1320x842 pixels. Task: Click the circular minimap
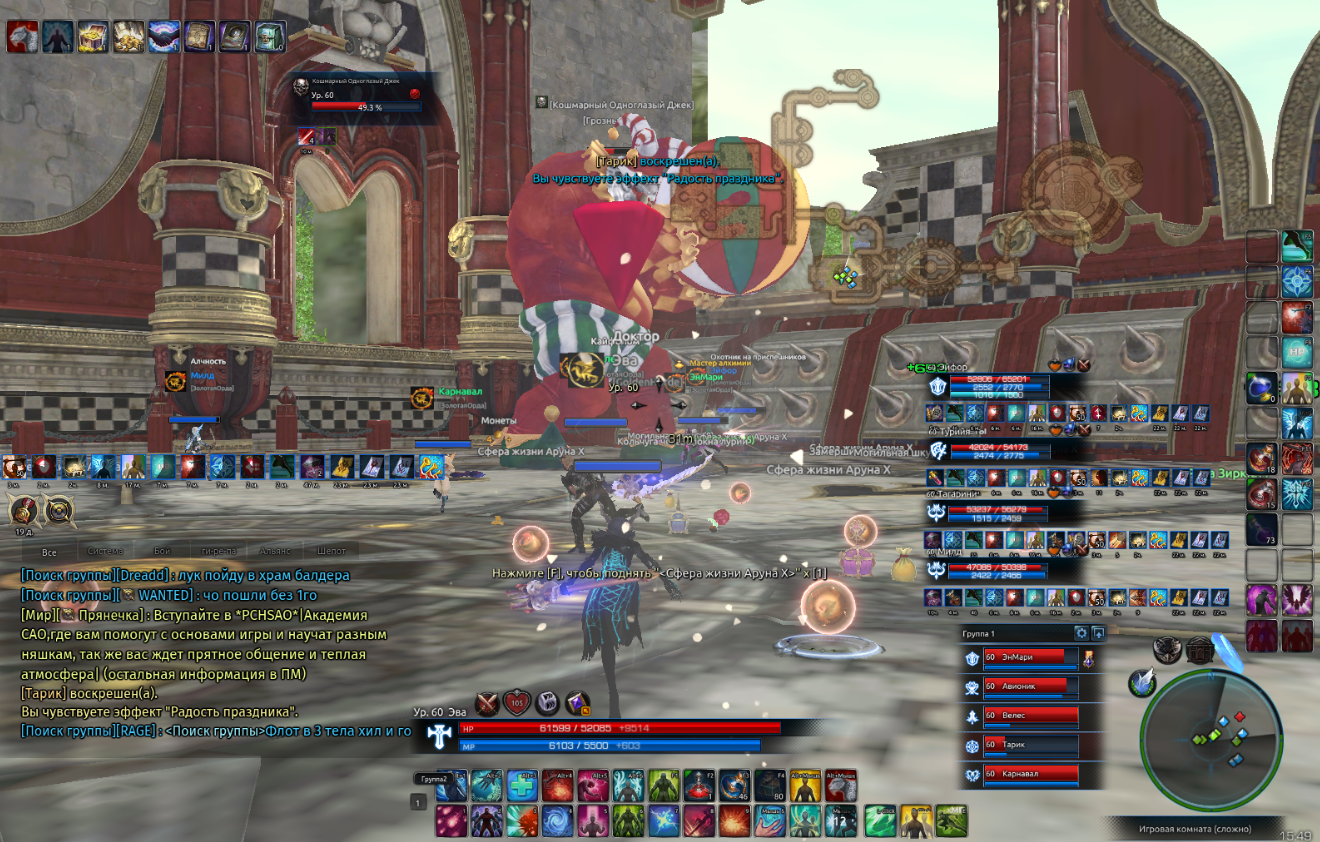coord(1211,740)
